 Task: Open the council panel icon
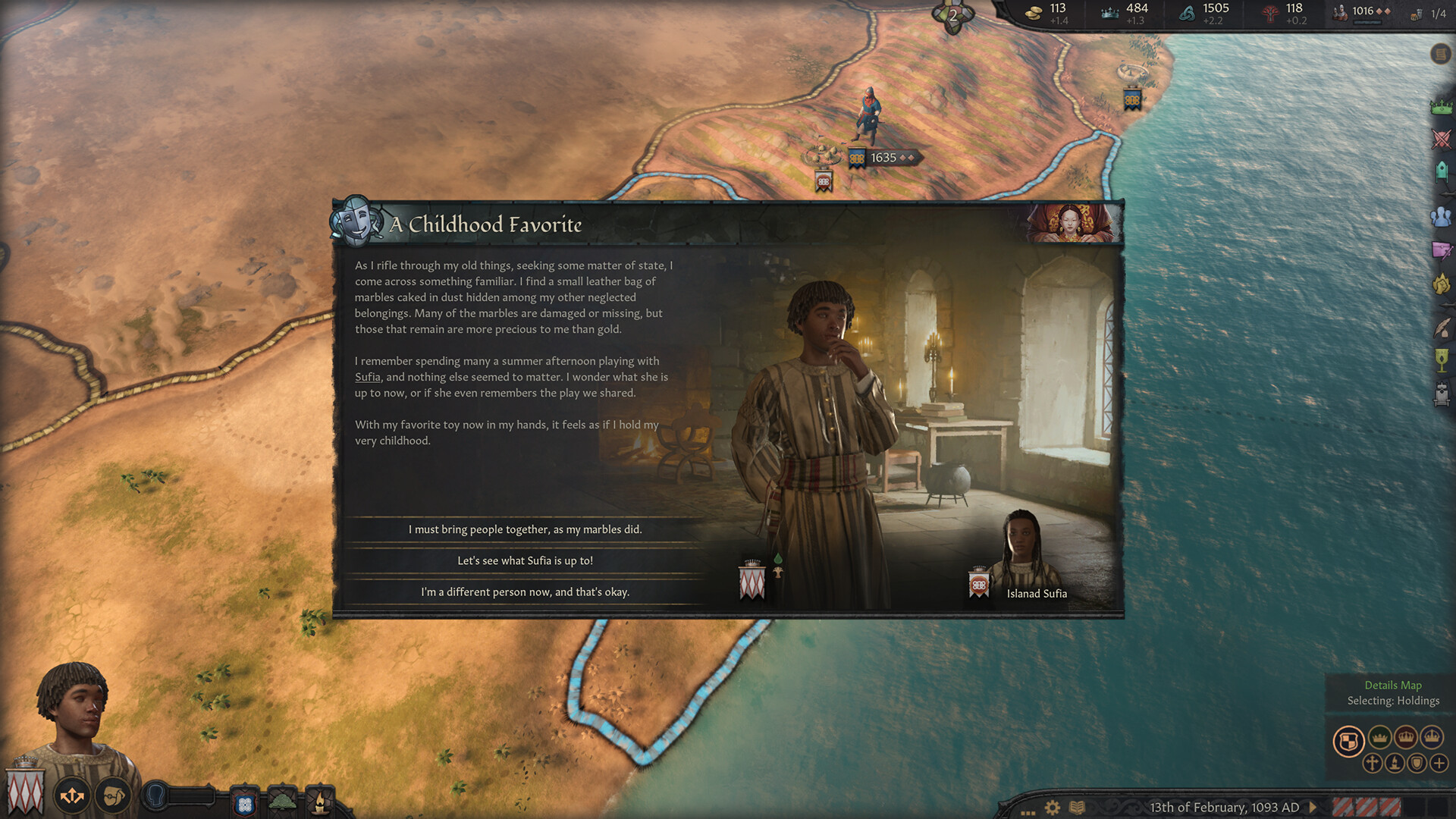(1440, 170)
